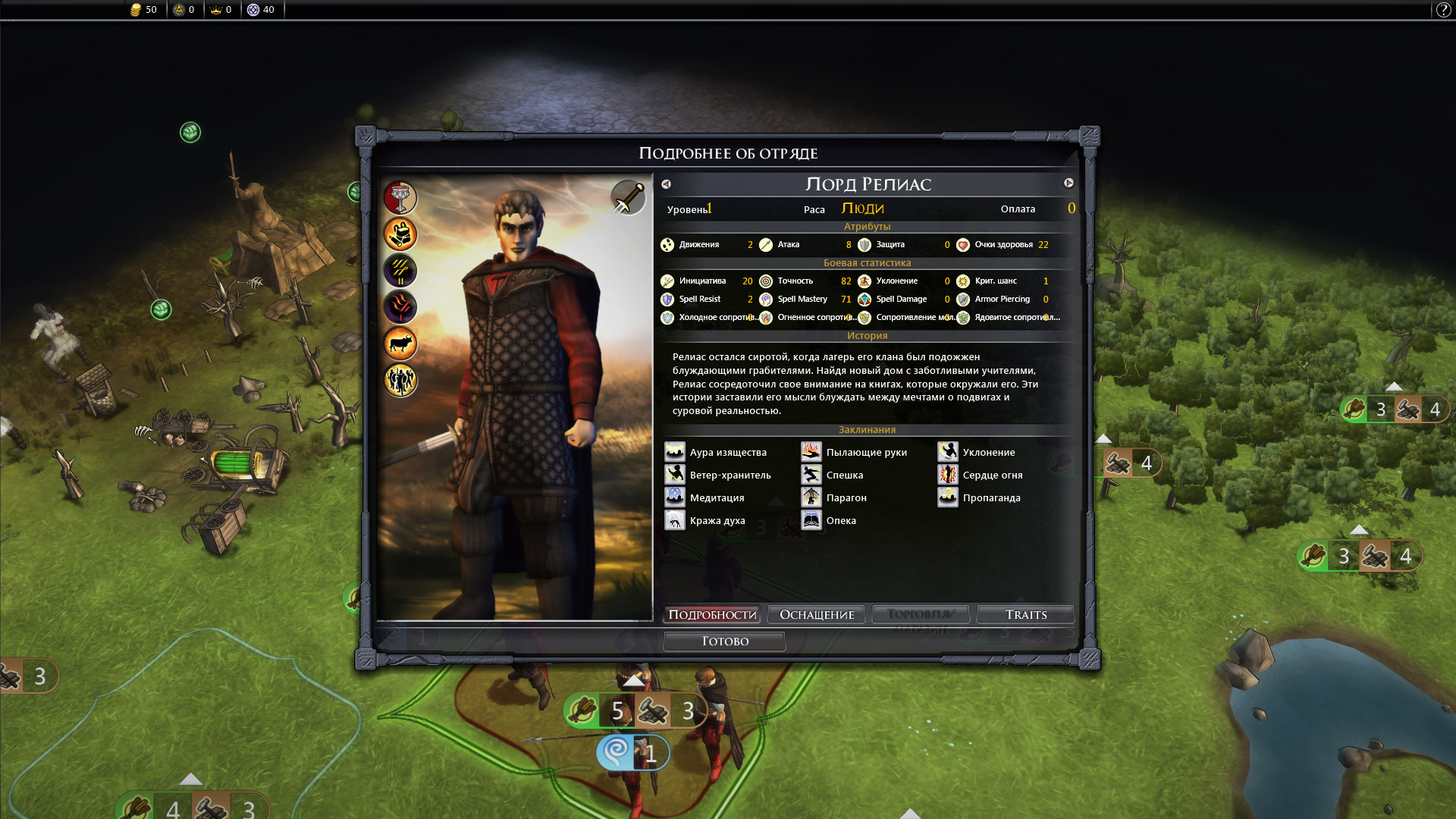Choose the Сердце огня spell
Viewport: 1456px width, 819px height.
981,475
